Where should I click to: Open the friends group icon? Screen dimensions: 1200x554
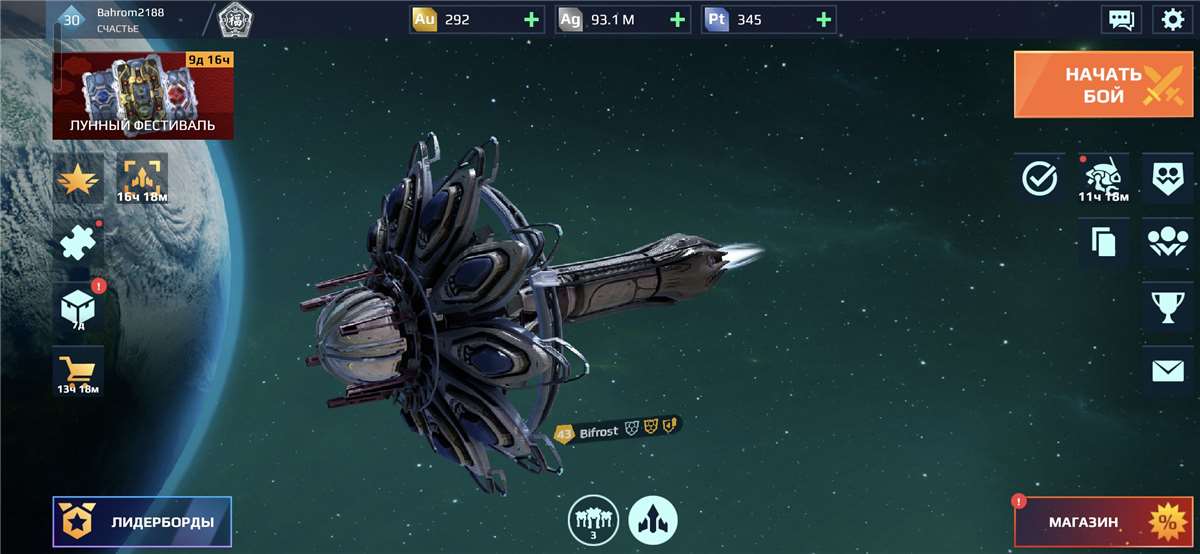coord(1167,243)
